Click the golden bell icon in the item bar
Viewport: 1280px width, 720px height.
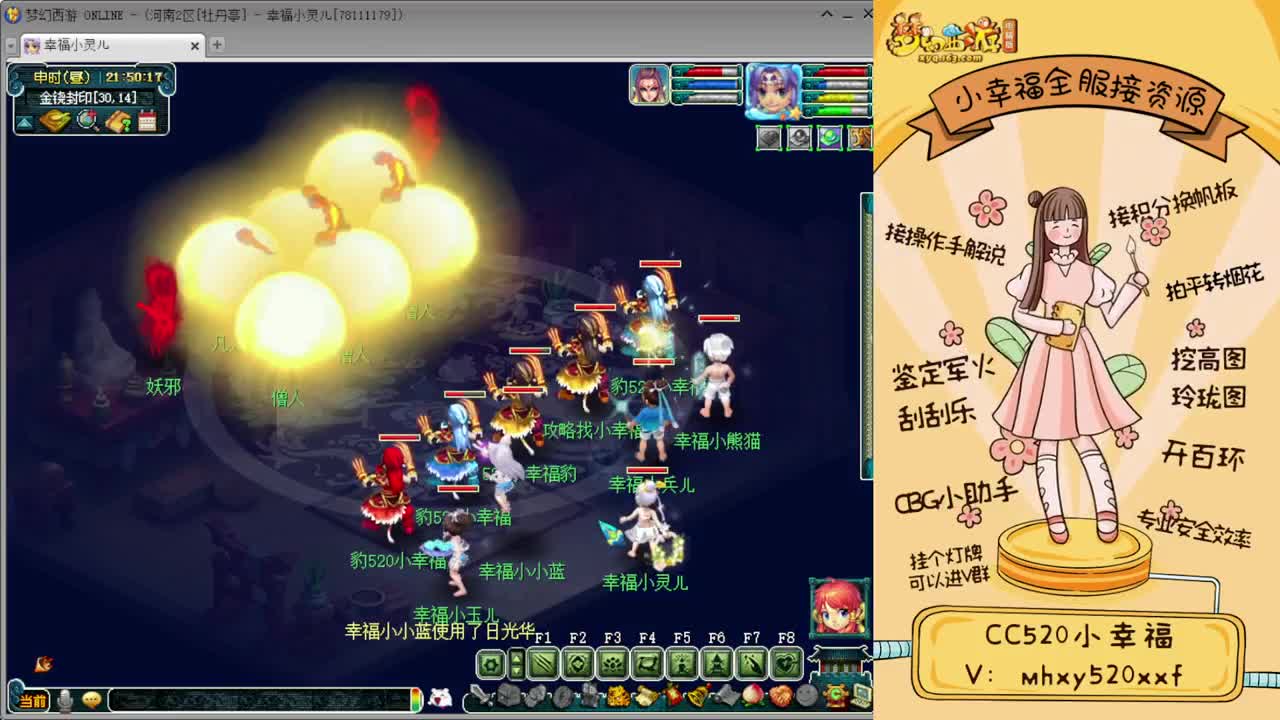pos(697,696)
